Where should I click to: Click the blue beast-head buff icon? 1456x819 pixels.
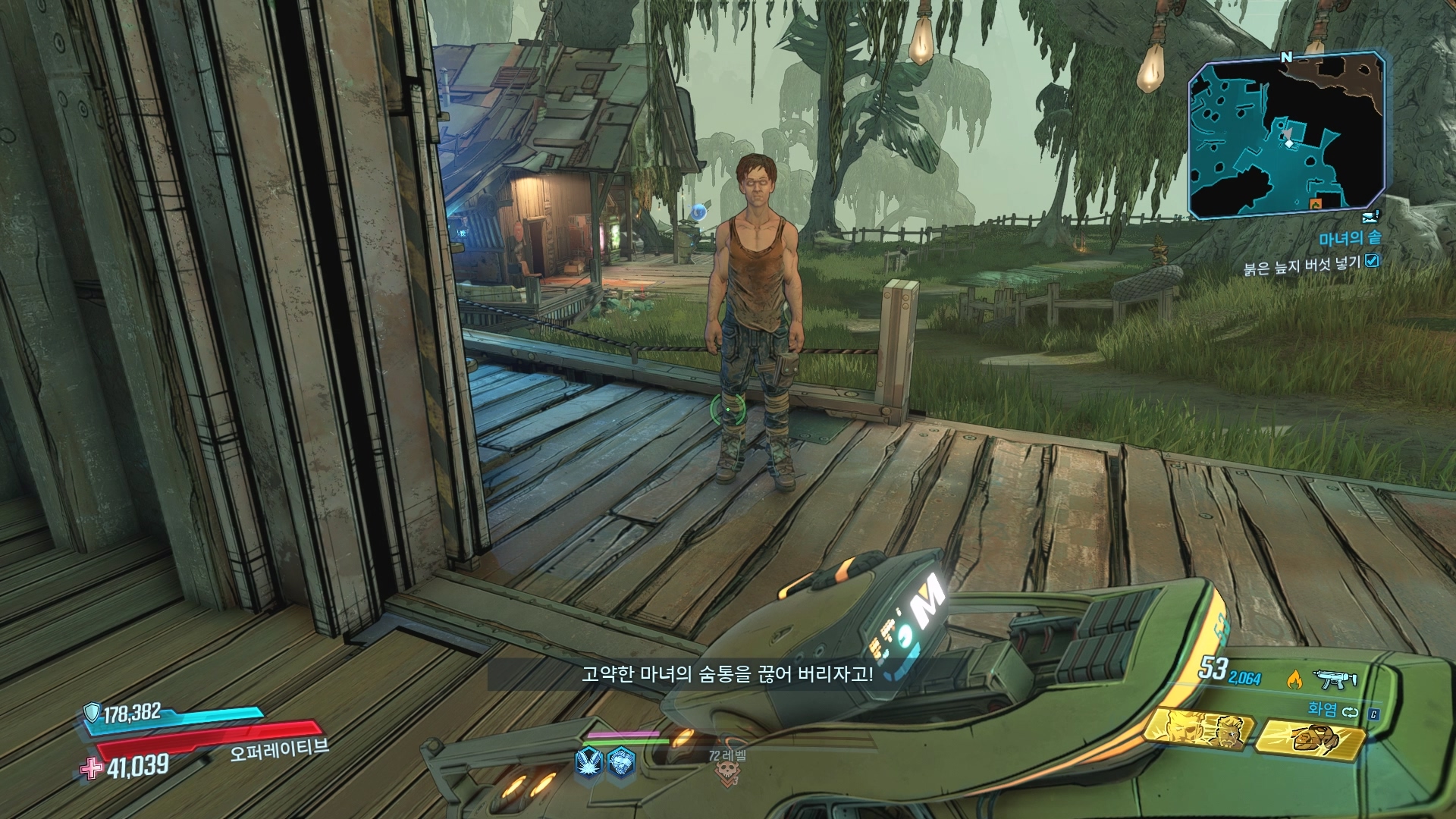[x=621, y=760]
